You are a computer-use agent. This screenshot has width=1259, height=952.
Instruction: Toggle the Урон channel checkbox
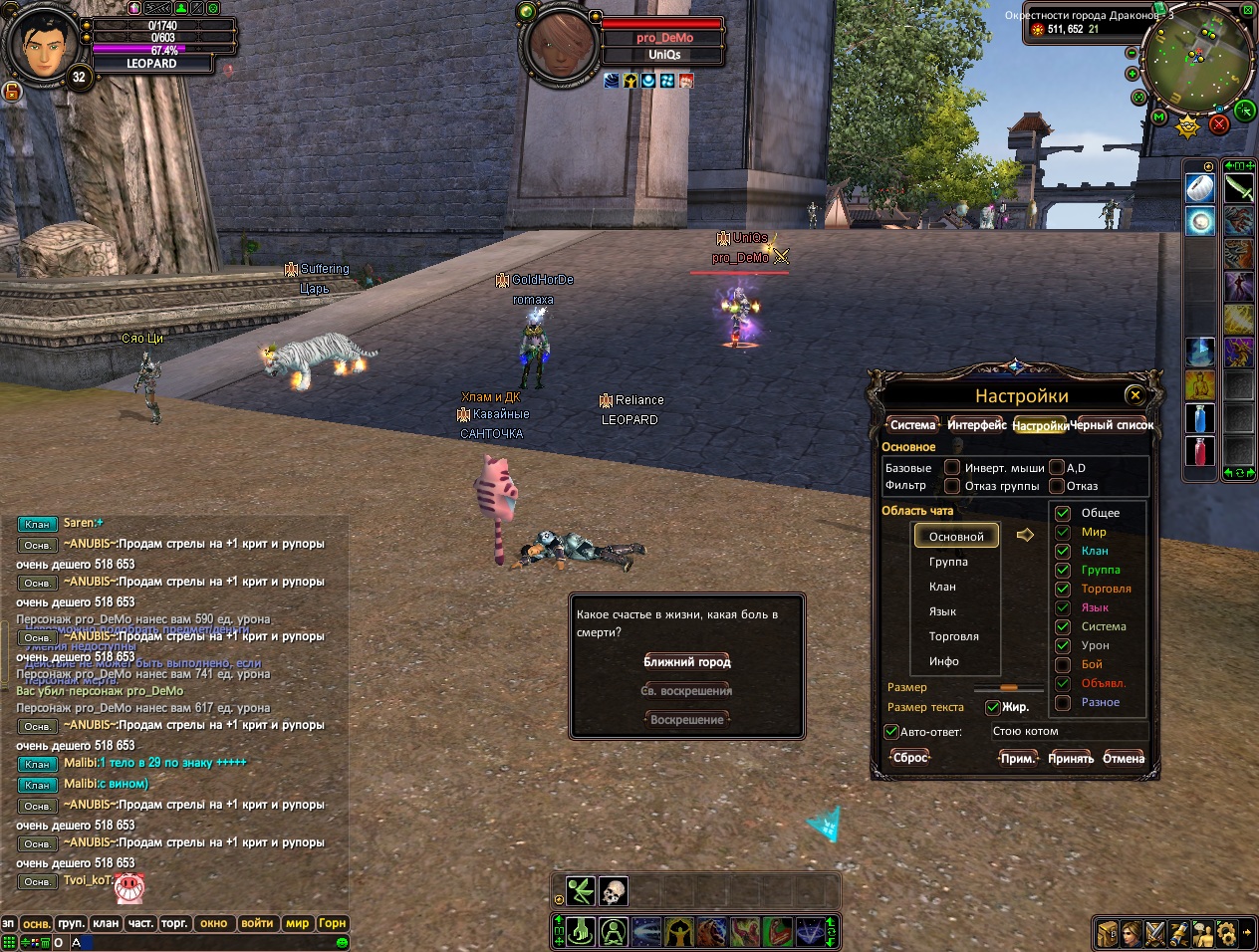1063,645
